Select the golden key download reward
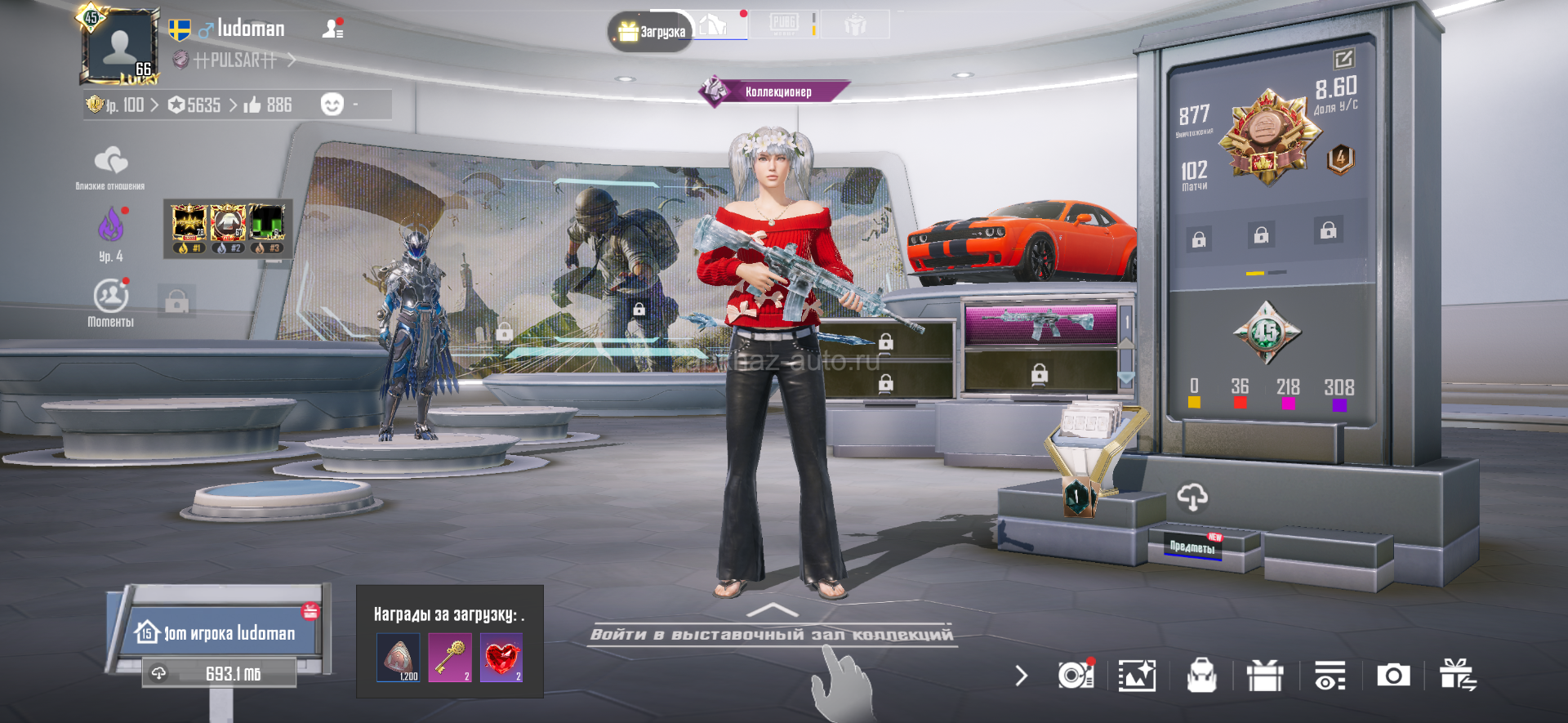This screenshot has width=1568, height=723. (x=450, y=658)
